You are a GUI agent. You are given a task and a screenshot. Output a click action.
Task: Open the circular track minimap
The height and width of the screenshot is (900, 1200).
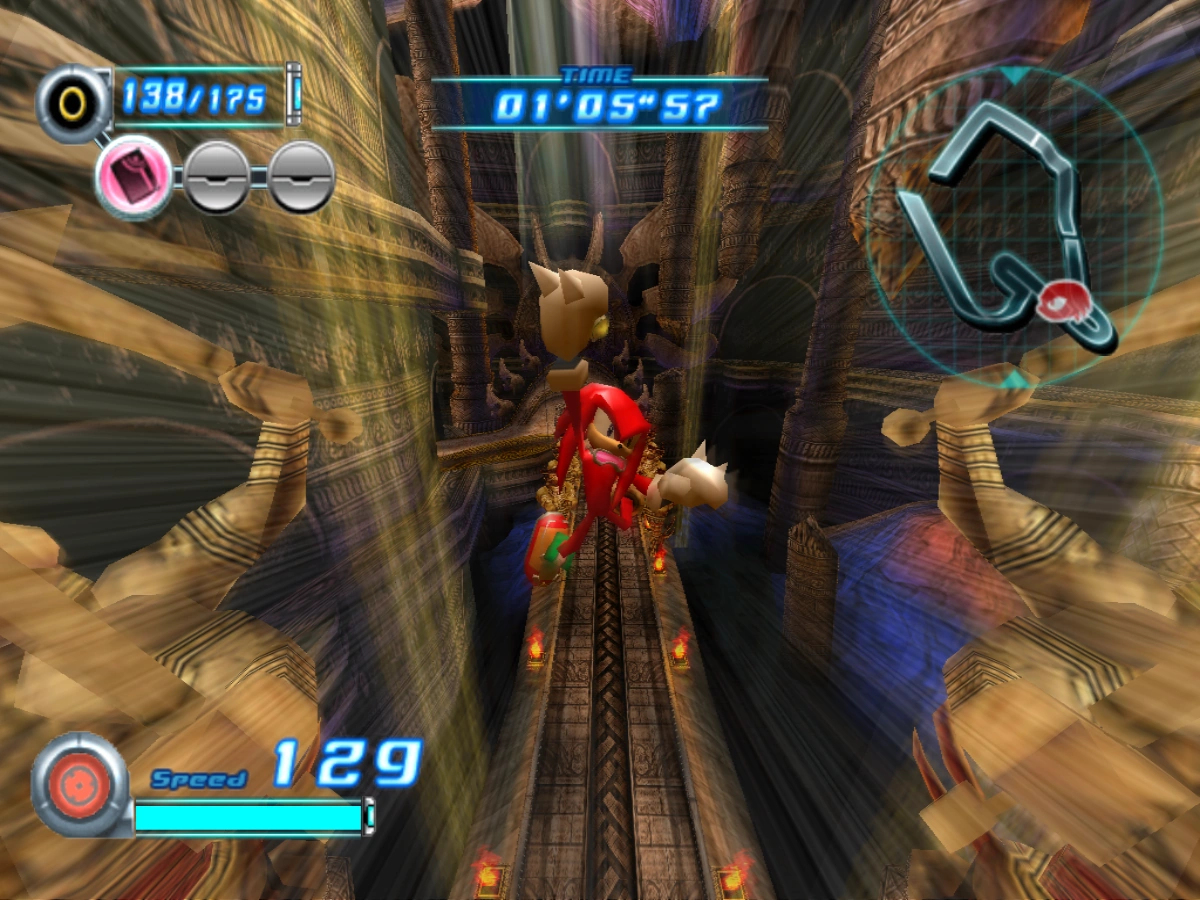(1013, 226)
